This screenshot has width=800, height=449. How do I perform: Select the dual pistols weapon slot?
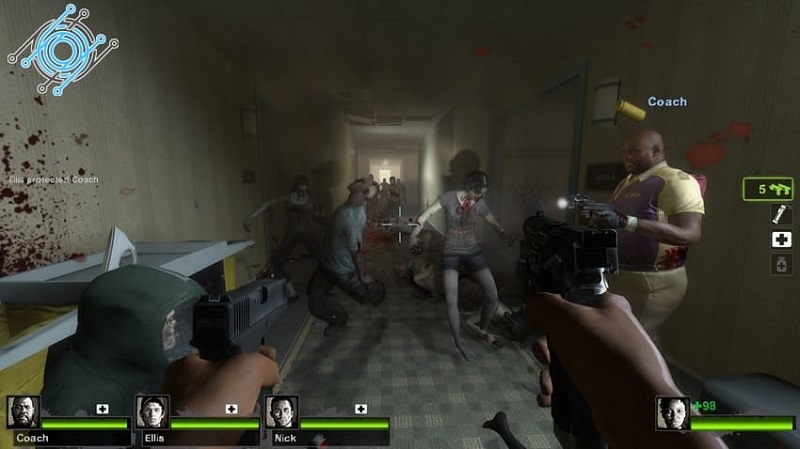coord(767,188)
